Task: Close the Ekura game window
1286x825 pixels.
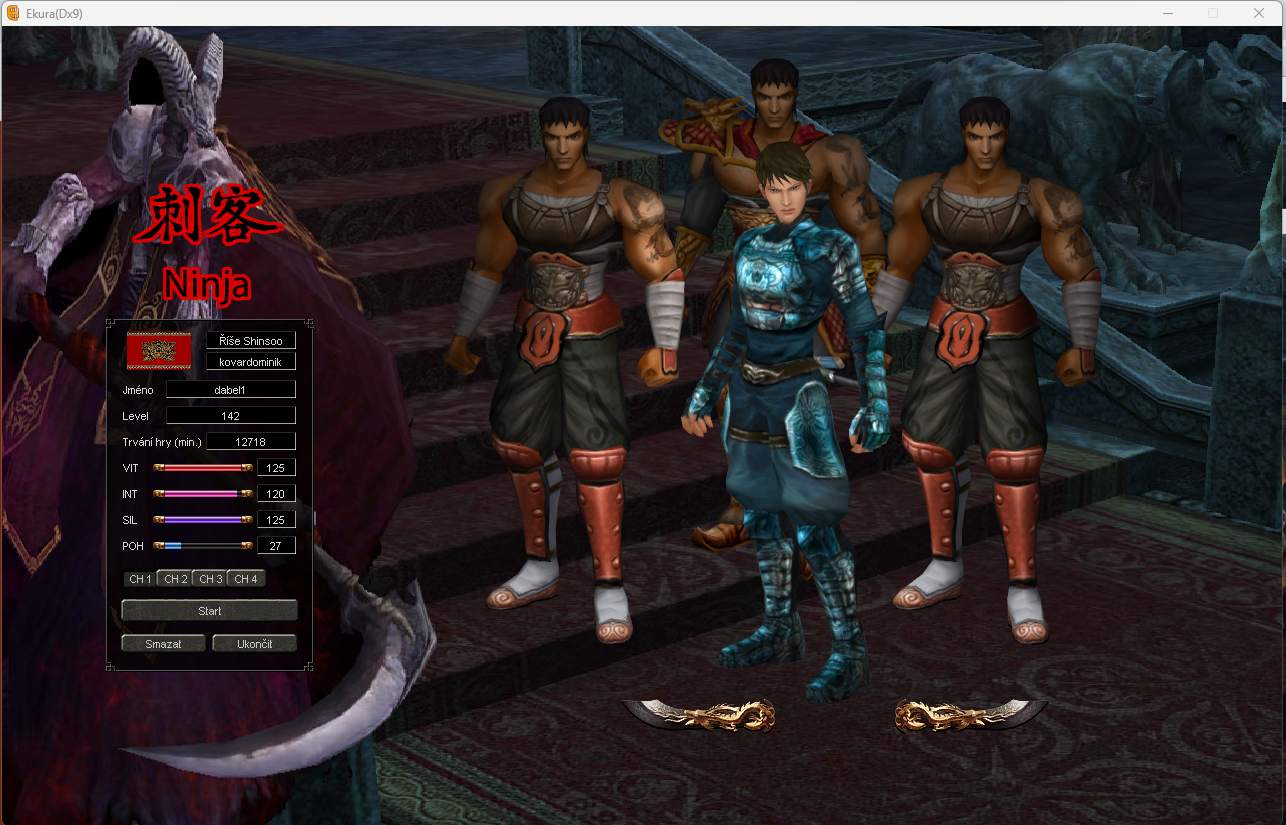Action: point(1258,13)
